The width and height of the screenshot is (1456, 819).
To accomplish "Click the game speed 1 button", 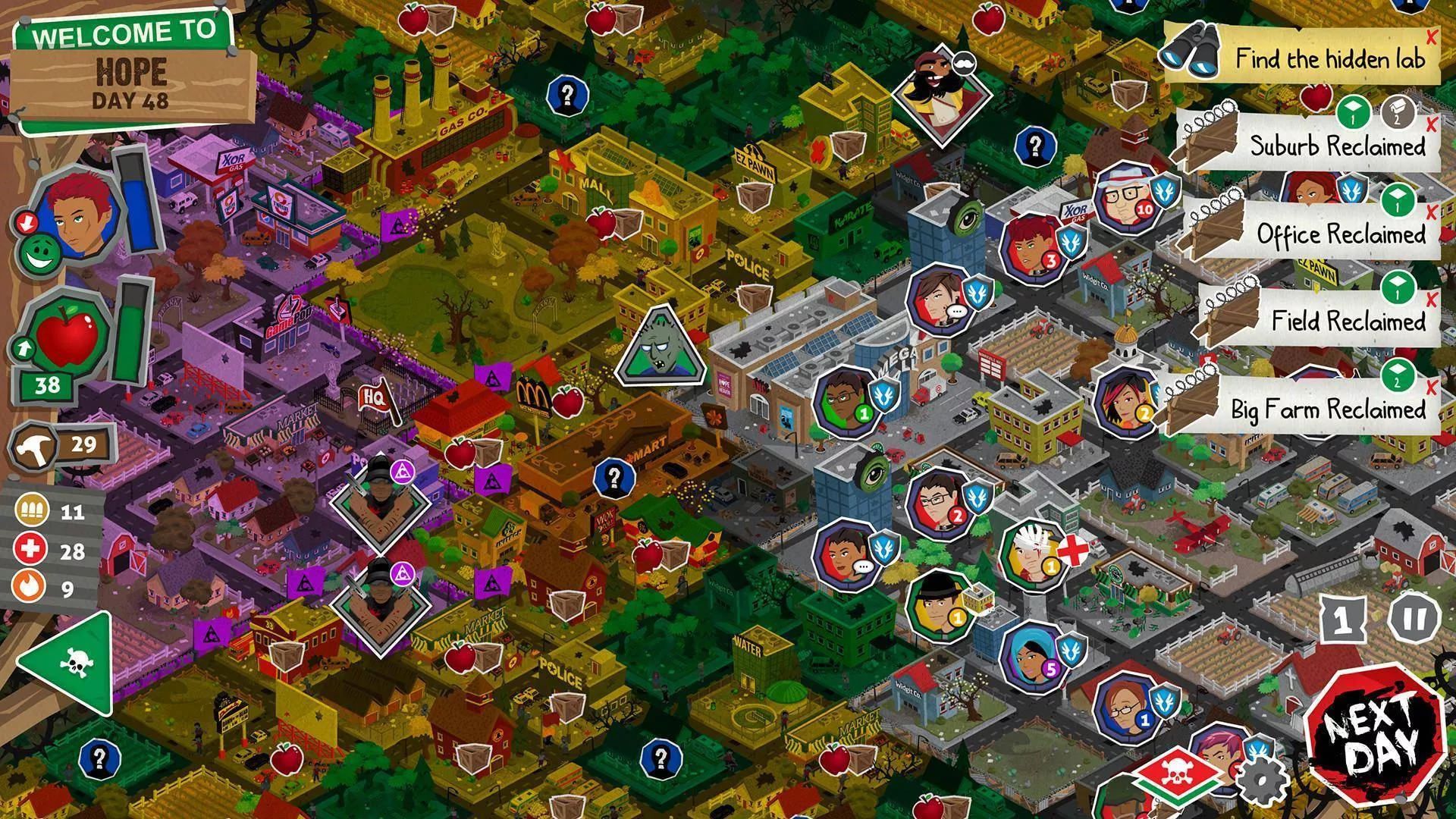I will 1345,620.
